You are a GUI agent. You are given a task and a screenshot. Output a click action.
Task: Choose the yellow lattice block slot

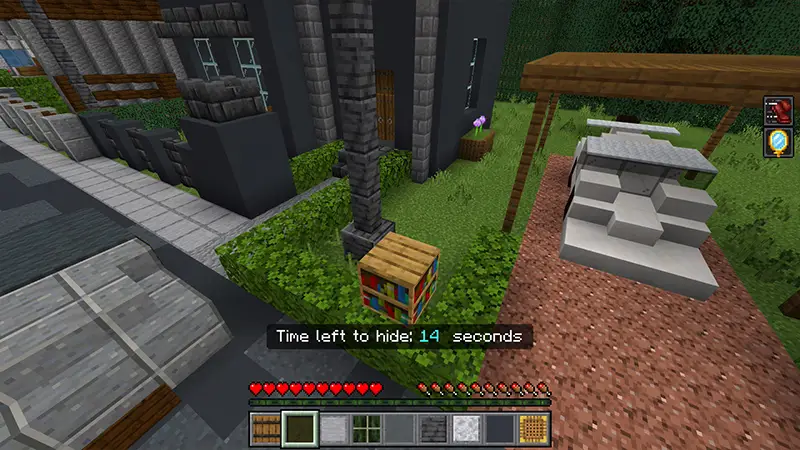pyautogui.click(x=534, y=429)
